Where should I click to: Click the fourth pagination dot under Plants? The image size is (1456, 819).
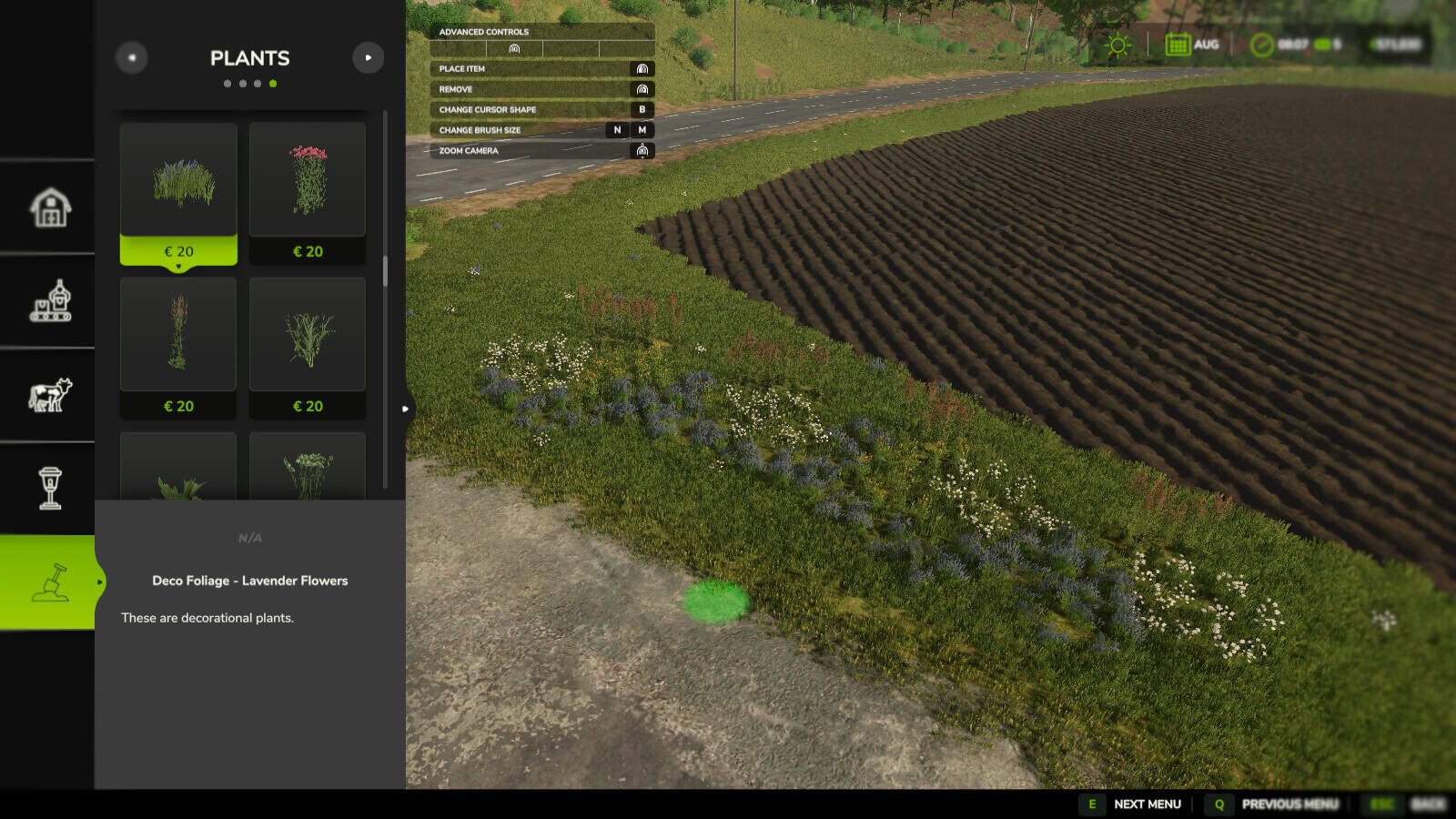coord(274,83)
